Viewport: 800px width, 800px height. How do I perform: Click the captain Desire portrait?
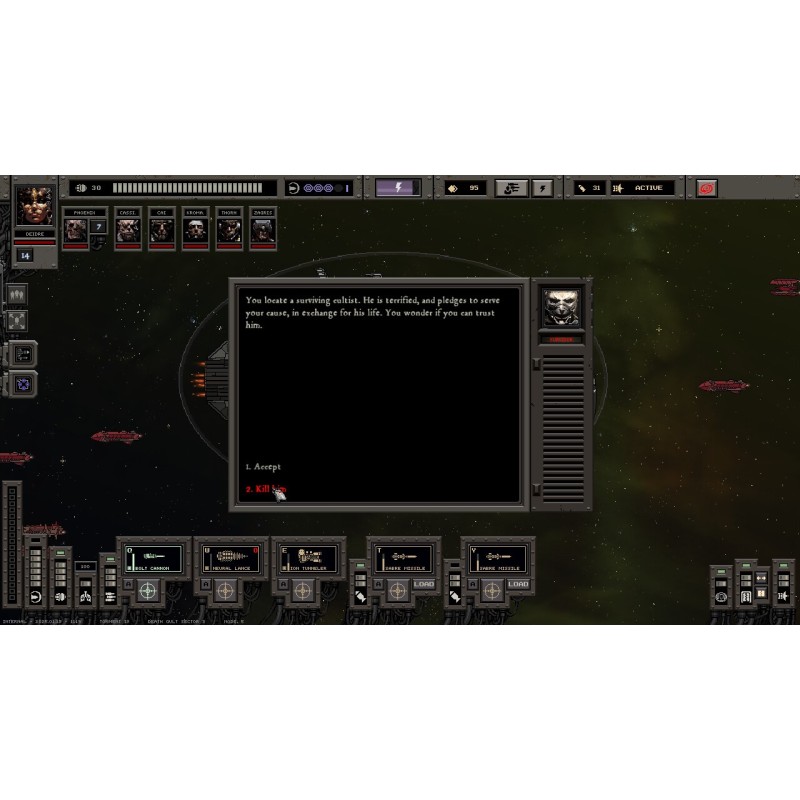pyautogui.click(x=35, y=206)
